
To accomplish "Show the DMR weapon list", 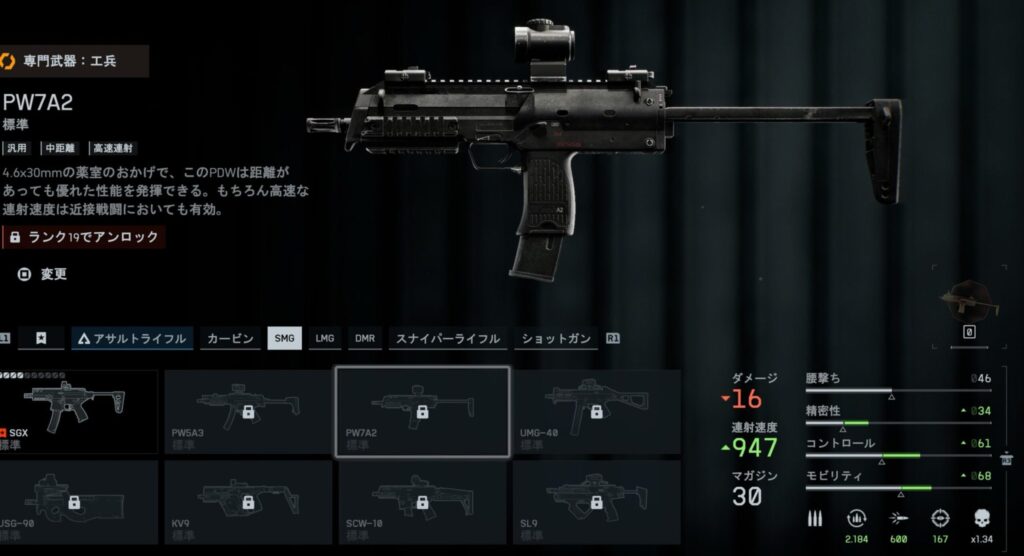I will click(365, 338).
